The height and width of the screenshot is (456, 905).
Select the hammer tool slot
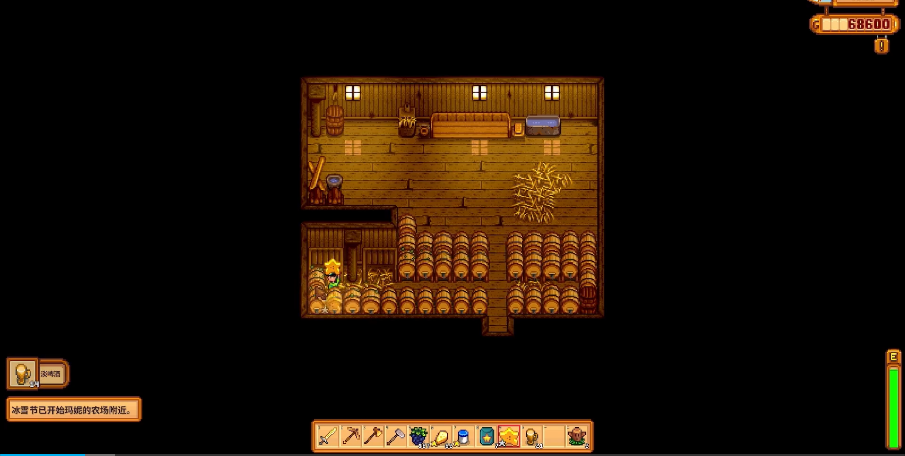(x=395, y=436)
